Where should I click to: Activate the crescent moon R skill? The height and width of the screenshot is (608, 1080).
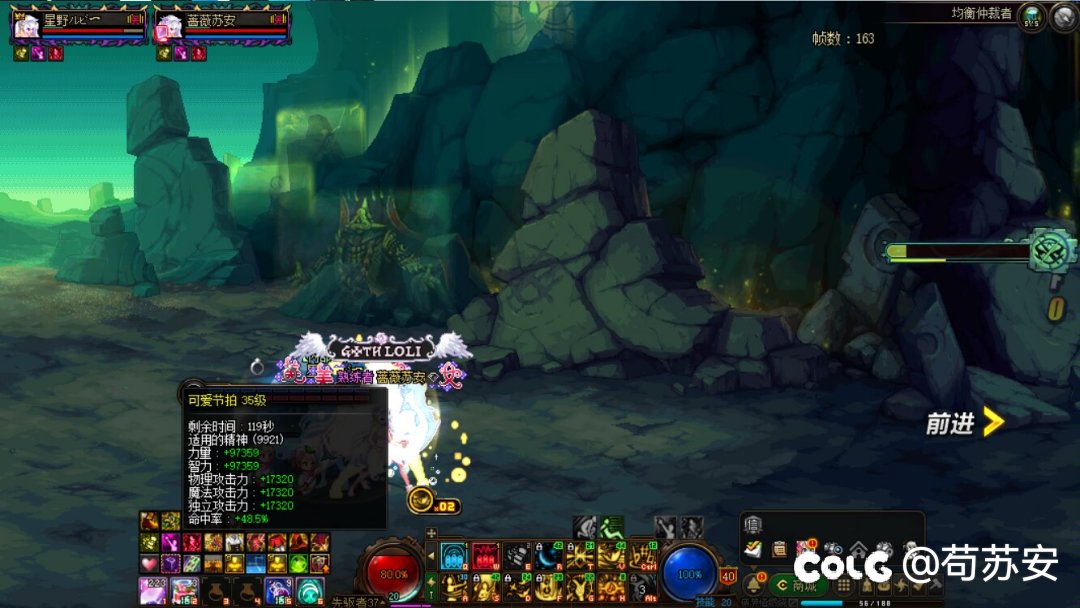(548, 555)
